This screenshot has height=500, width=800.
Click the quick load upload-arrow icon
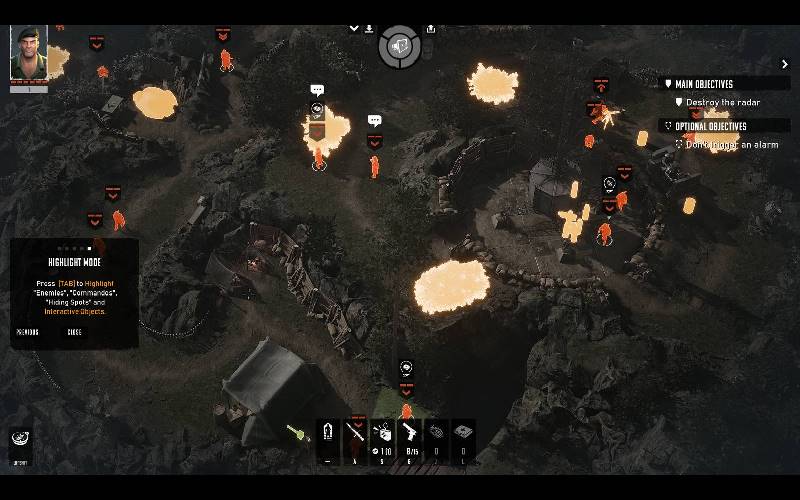pyautogui.click(x=430, y=29)
